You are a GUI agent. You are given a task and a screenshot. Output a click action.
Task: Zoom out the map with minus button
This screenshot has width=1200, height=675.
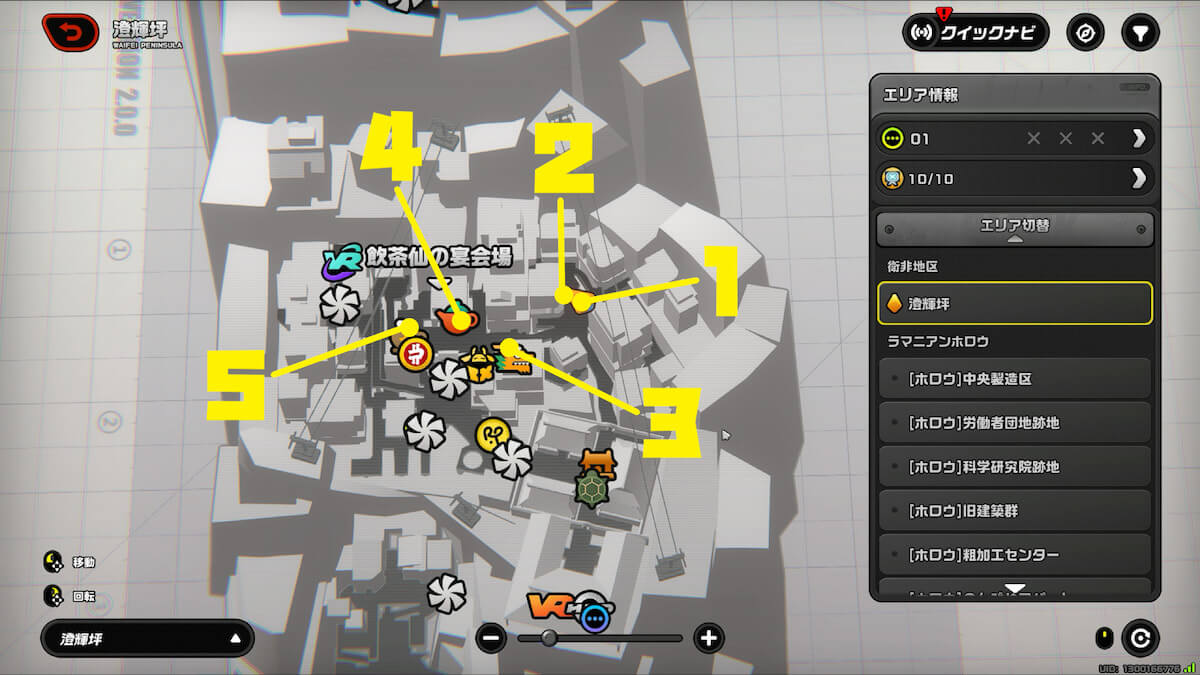pyautogui.click(x=491, y=638)
